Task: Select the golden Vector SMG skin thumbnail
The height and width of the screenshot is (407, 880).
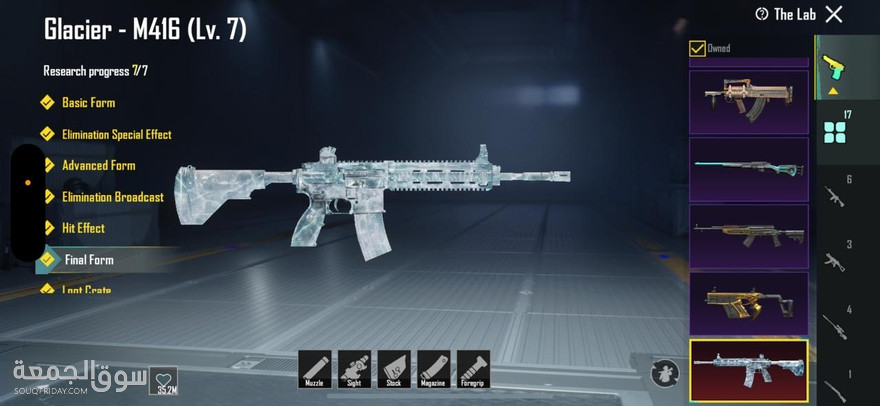Action: (x=749, y=302)
